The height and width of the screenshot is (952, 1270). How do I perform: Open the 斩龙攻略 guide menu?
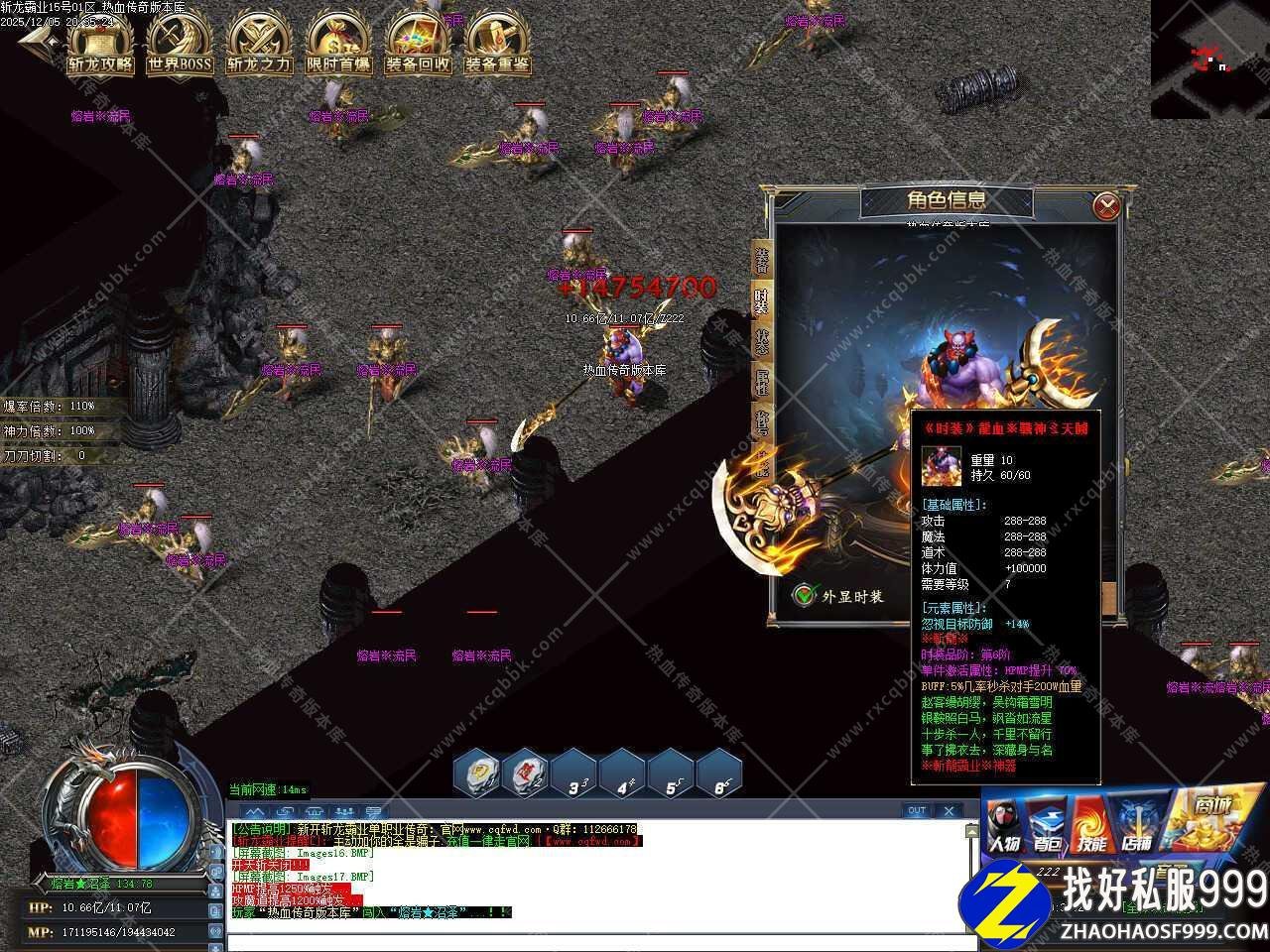(100, 45)
